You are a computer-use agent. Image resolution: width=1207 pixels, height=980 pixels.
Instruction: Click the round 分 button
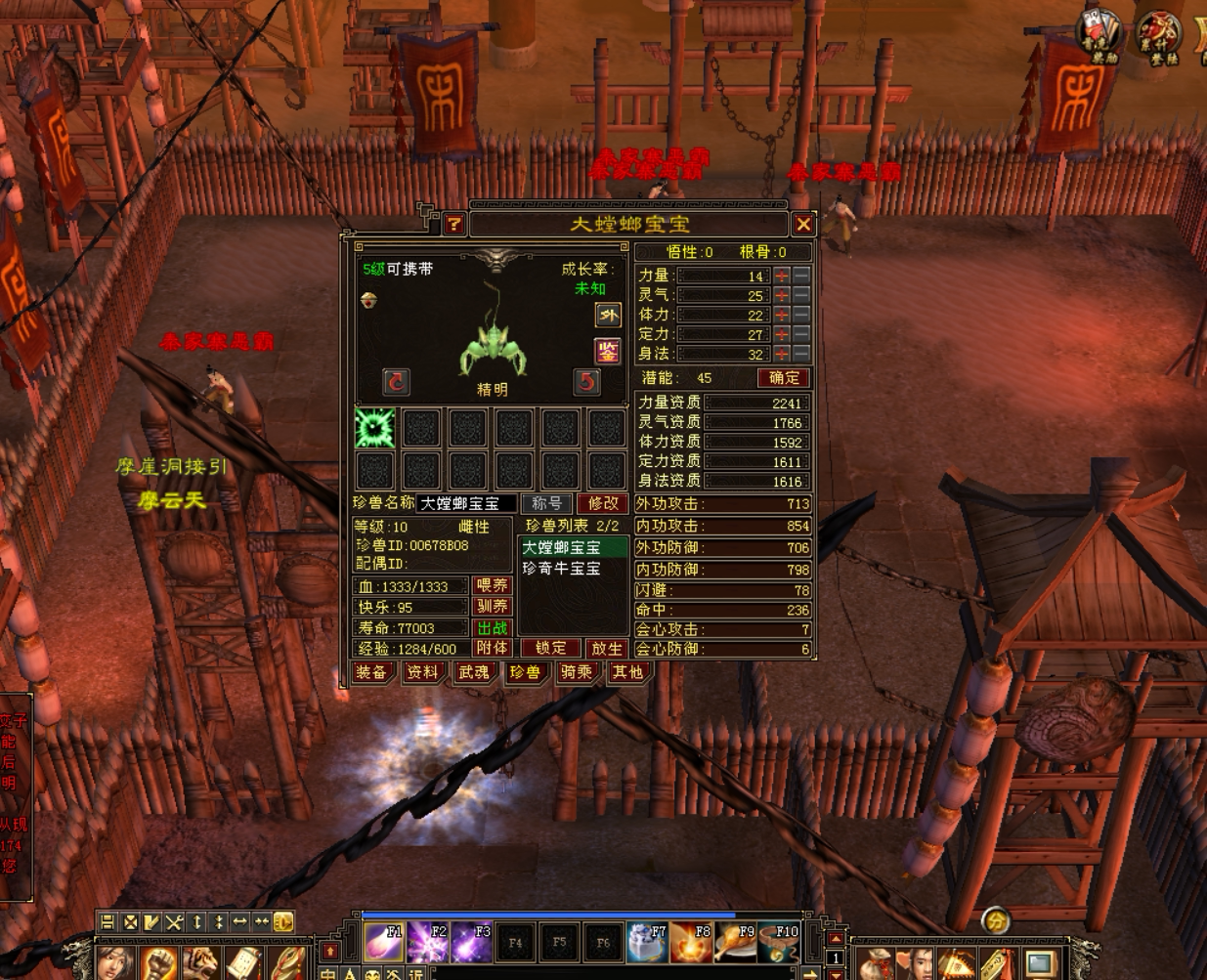[995, 919]
